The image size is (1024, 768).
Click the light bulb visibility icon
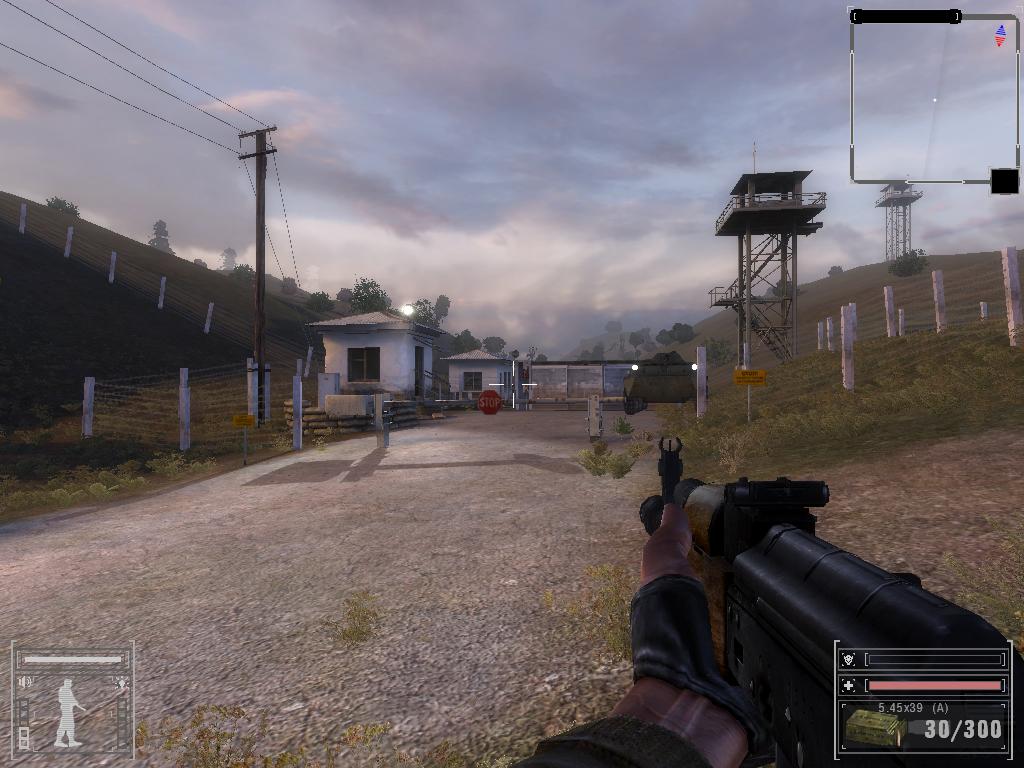coord(122,683)
